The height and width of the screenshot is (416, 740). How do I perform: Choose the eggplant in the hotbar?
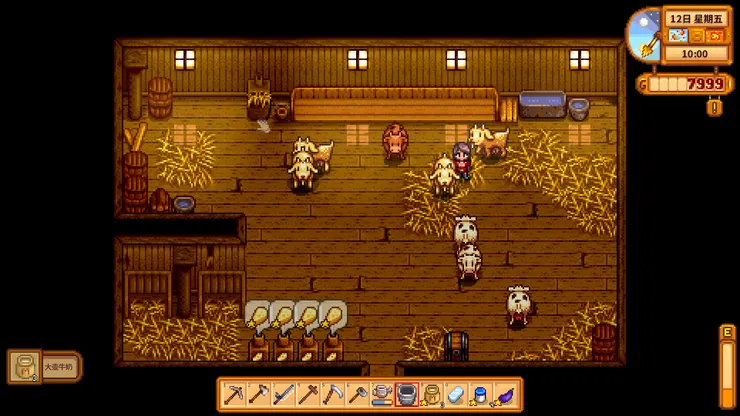click(506, 394)
